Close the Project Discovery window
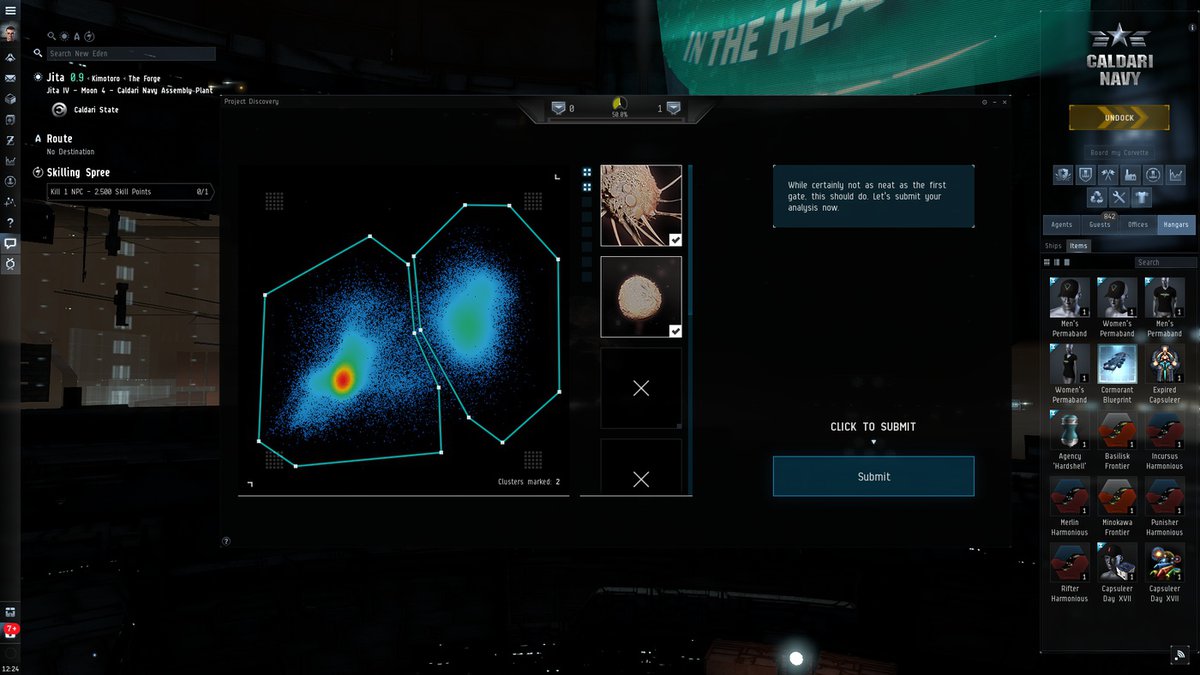Screen dimensions: 1200x675 [1005, 102]
